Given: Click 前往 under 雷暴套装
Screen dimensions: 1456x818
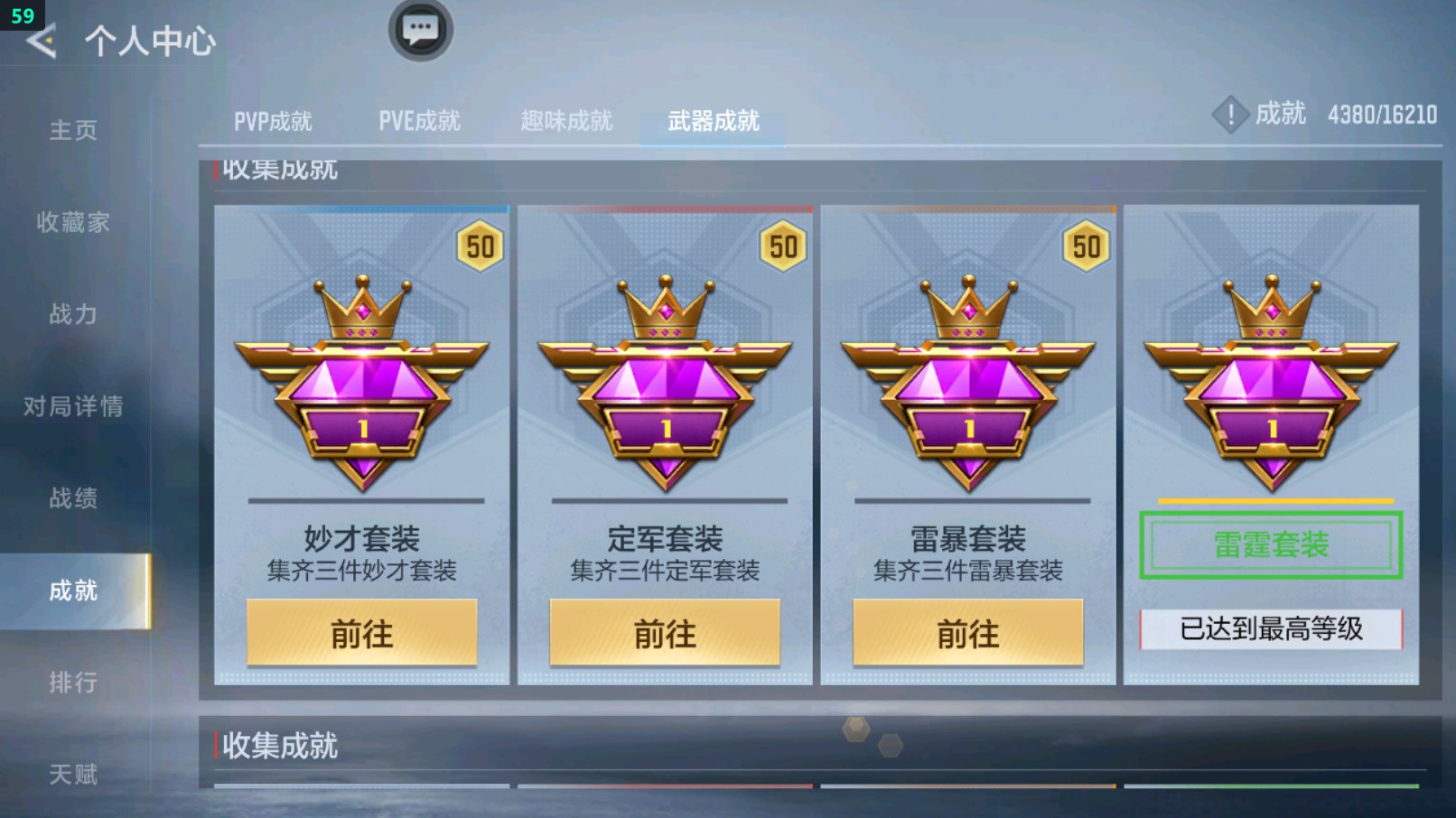Looking at the screenshot, I should (x=969, y=633).
